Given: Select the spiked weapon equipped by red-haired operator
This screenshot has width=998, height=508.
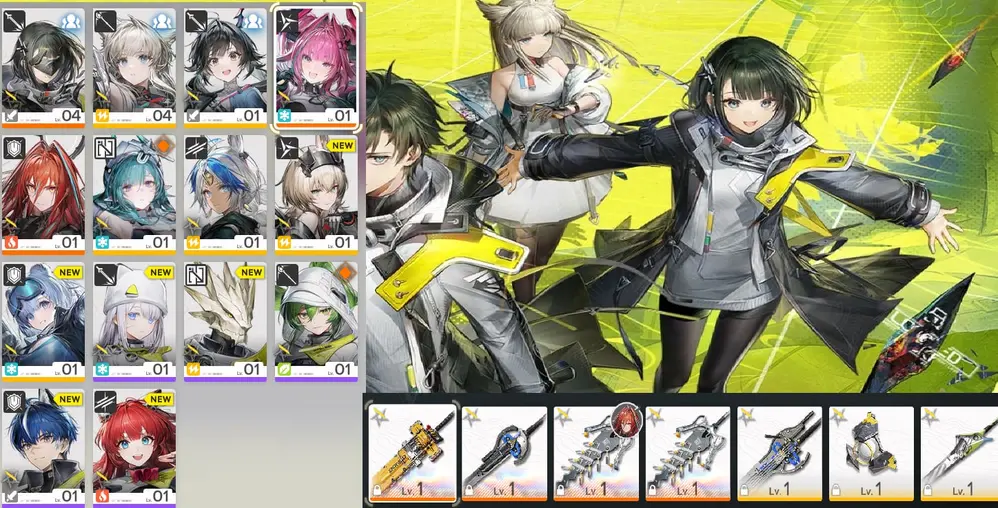Looking at the screenshot, I should pyautogui.click(x=596, y=453).
